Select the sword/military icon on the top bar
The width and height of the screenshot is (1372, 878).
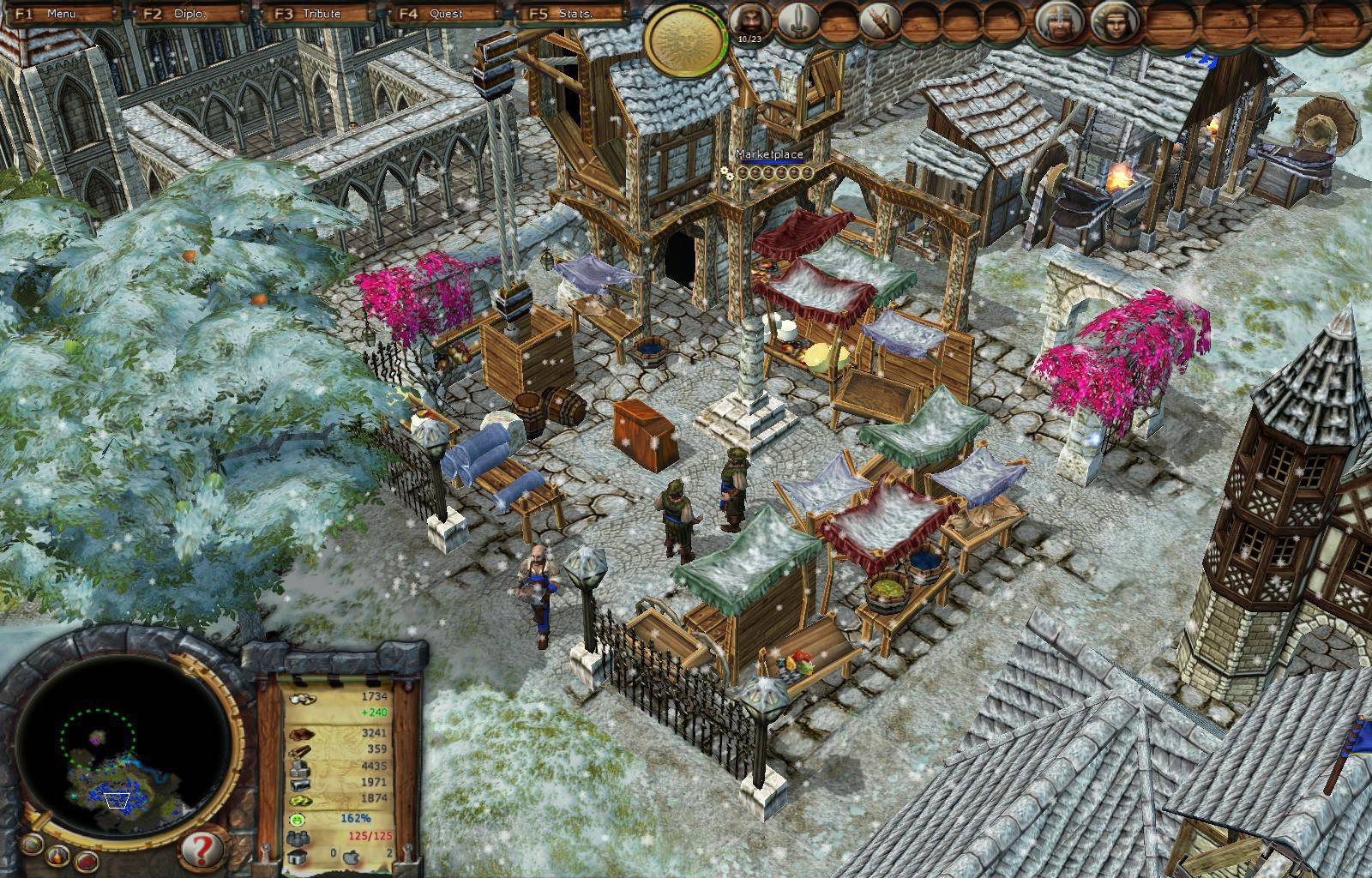coord(796,19)
